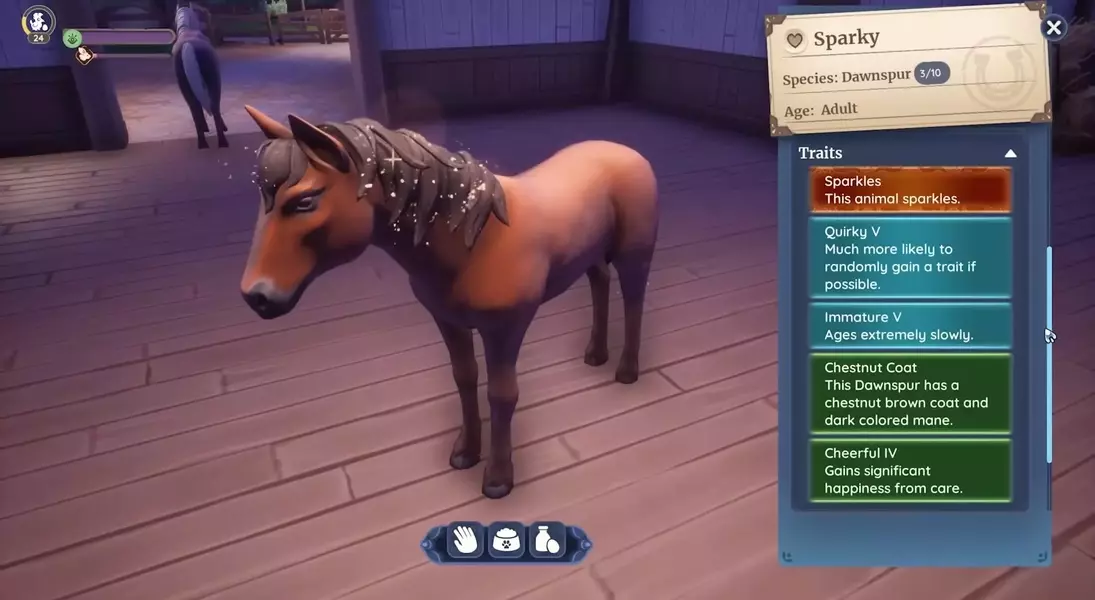Collapse the Traits section arrow

1010,153
